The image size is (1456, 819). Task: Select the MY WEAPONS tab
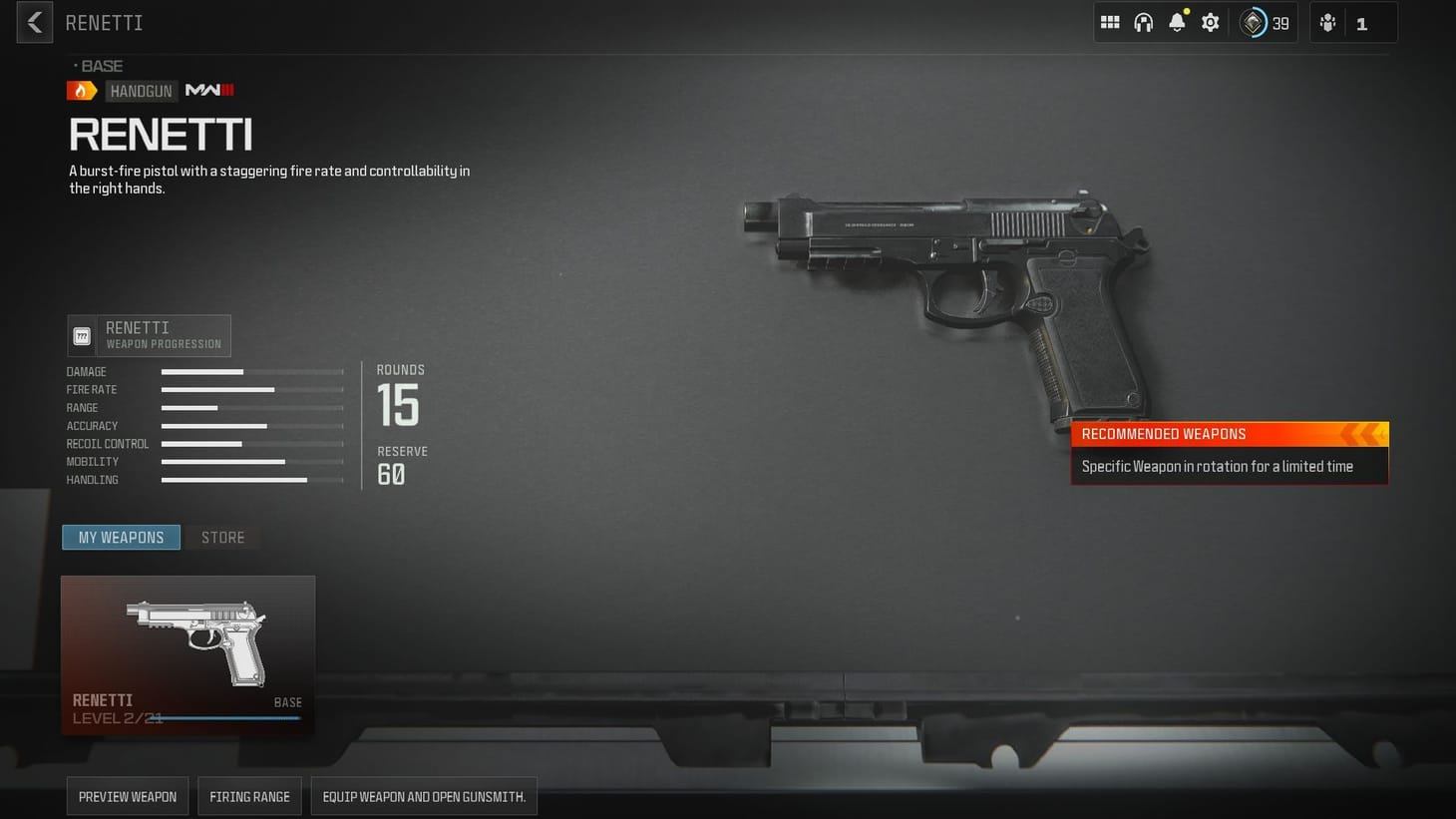[121, 537]
